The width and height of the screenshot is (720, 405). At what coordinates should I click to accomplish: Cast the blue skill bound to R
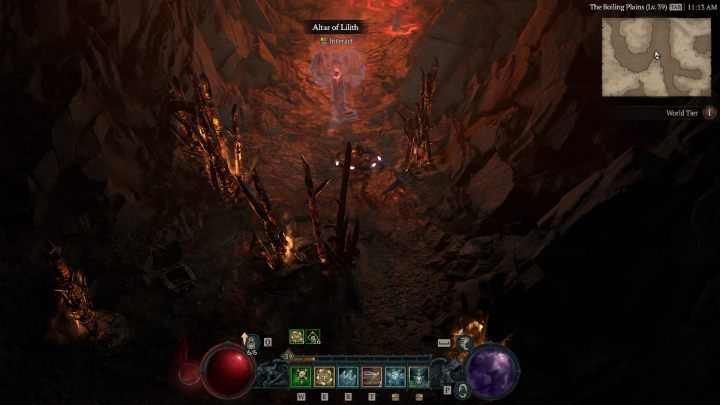[348, 376]
